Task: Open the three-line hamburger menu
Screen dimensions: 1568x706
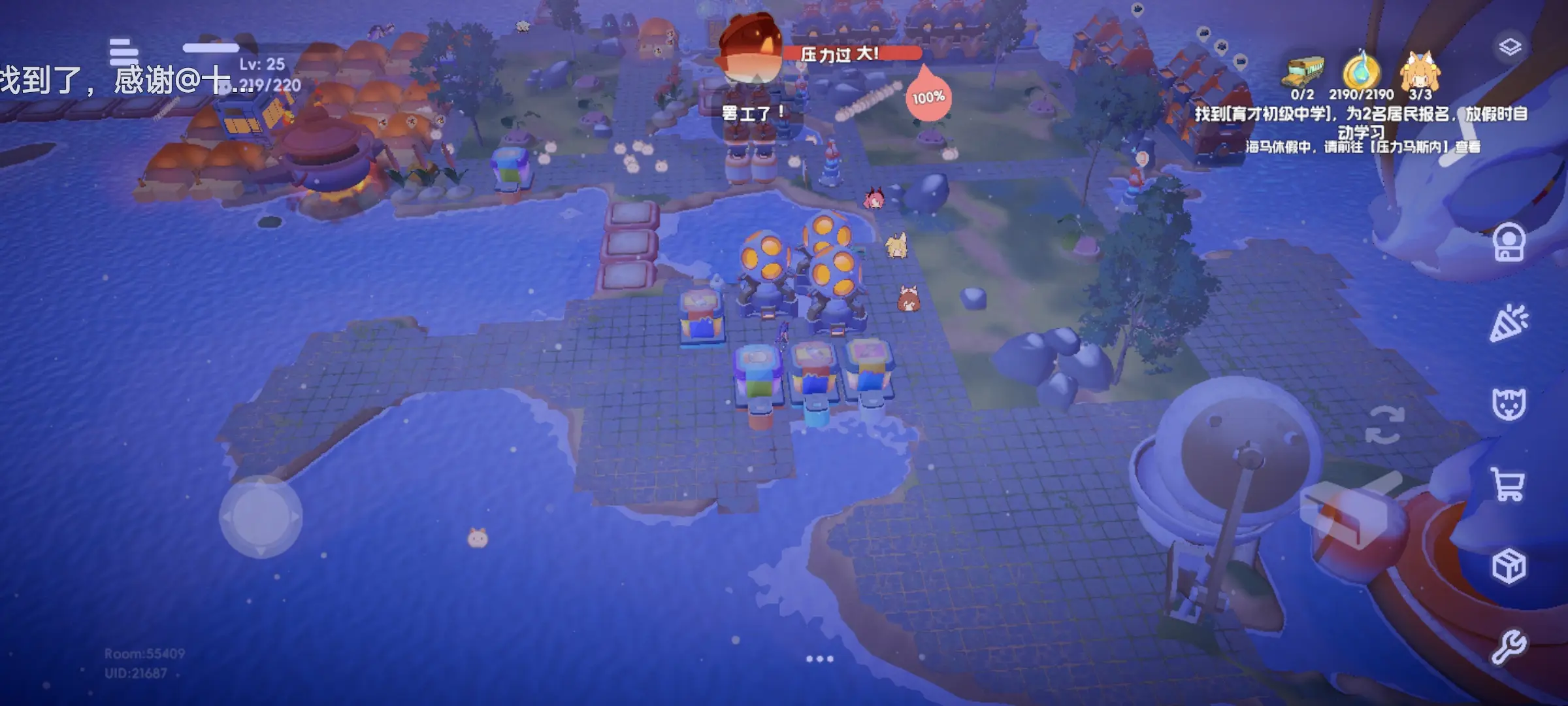Action: (x=123, y=51)
